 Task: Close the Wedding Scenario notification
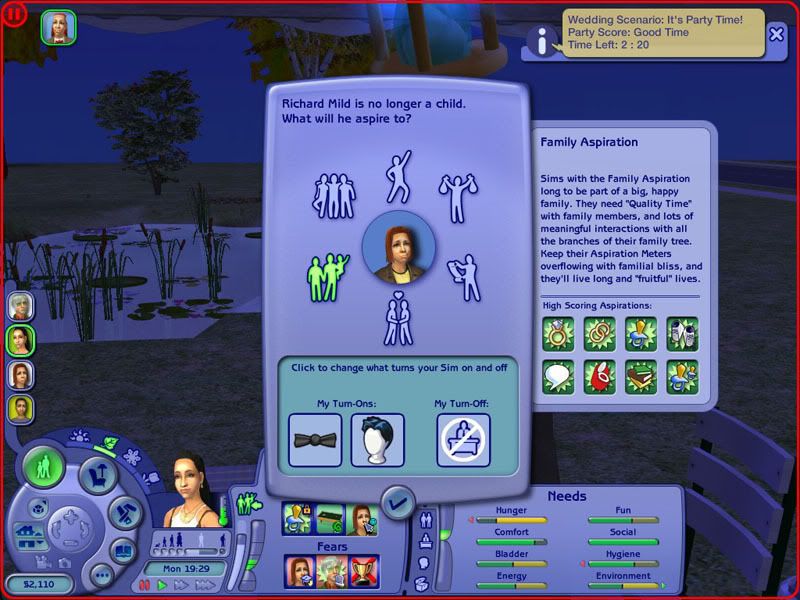tap(777, 33)
